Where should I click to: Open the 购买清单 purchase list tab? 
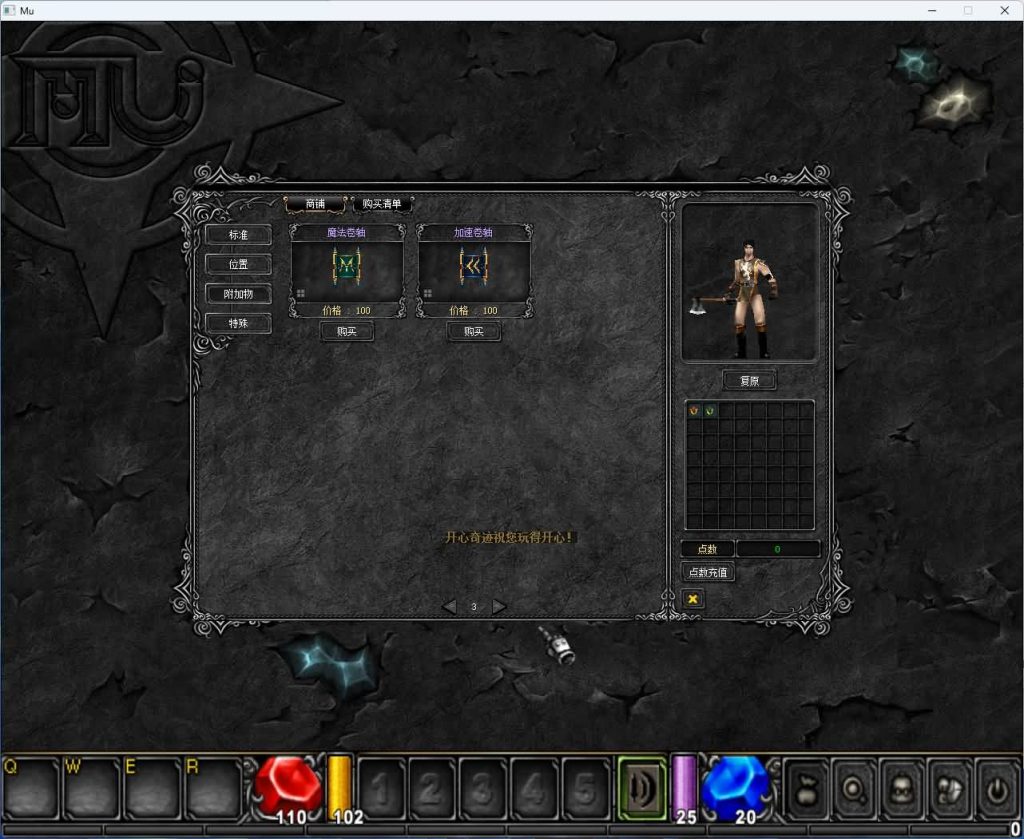(x=382, y=204)
